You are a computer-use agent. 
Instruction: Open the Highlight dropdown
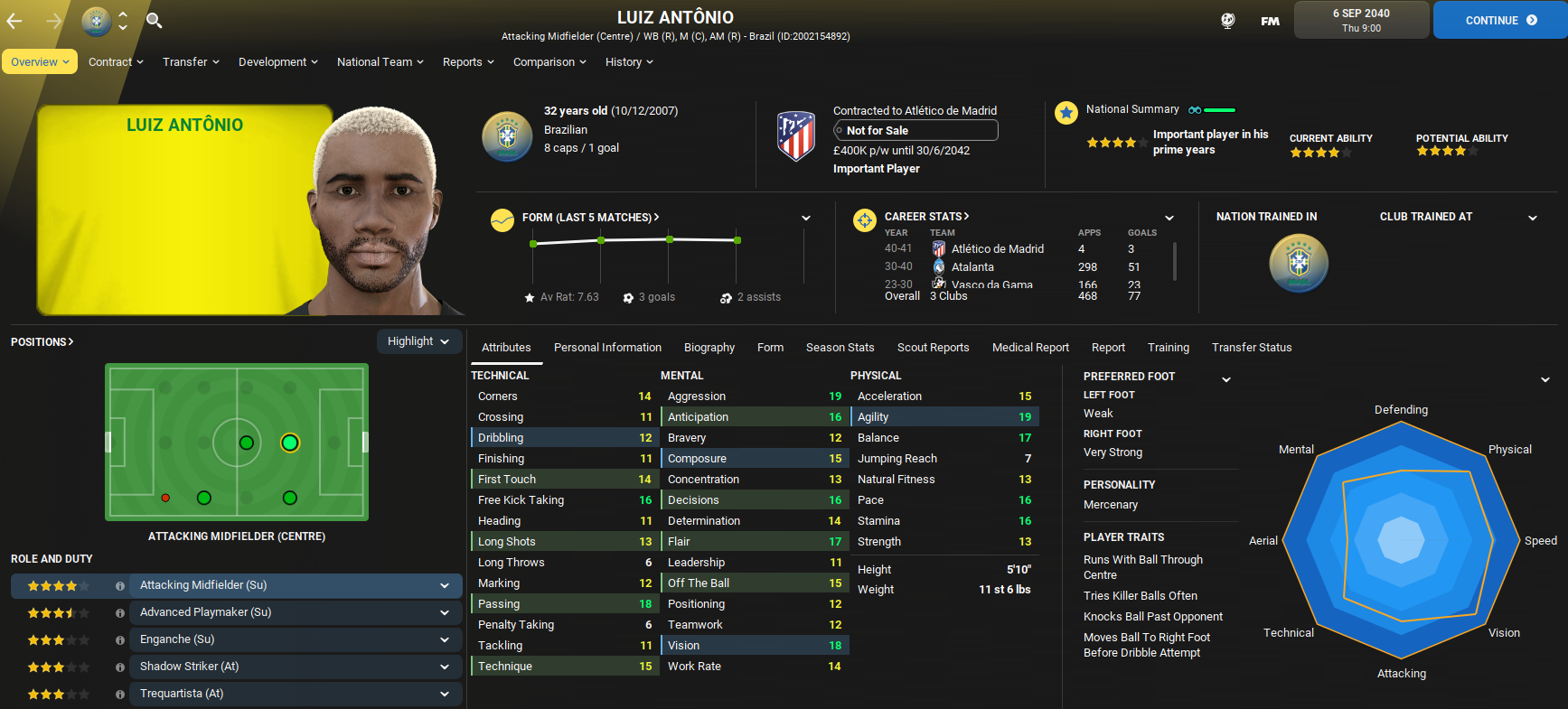click(418, 341)
